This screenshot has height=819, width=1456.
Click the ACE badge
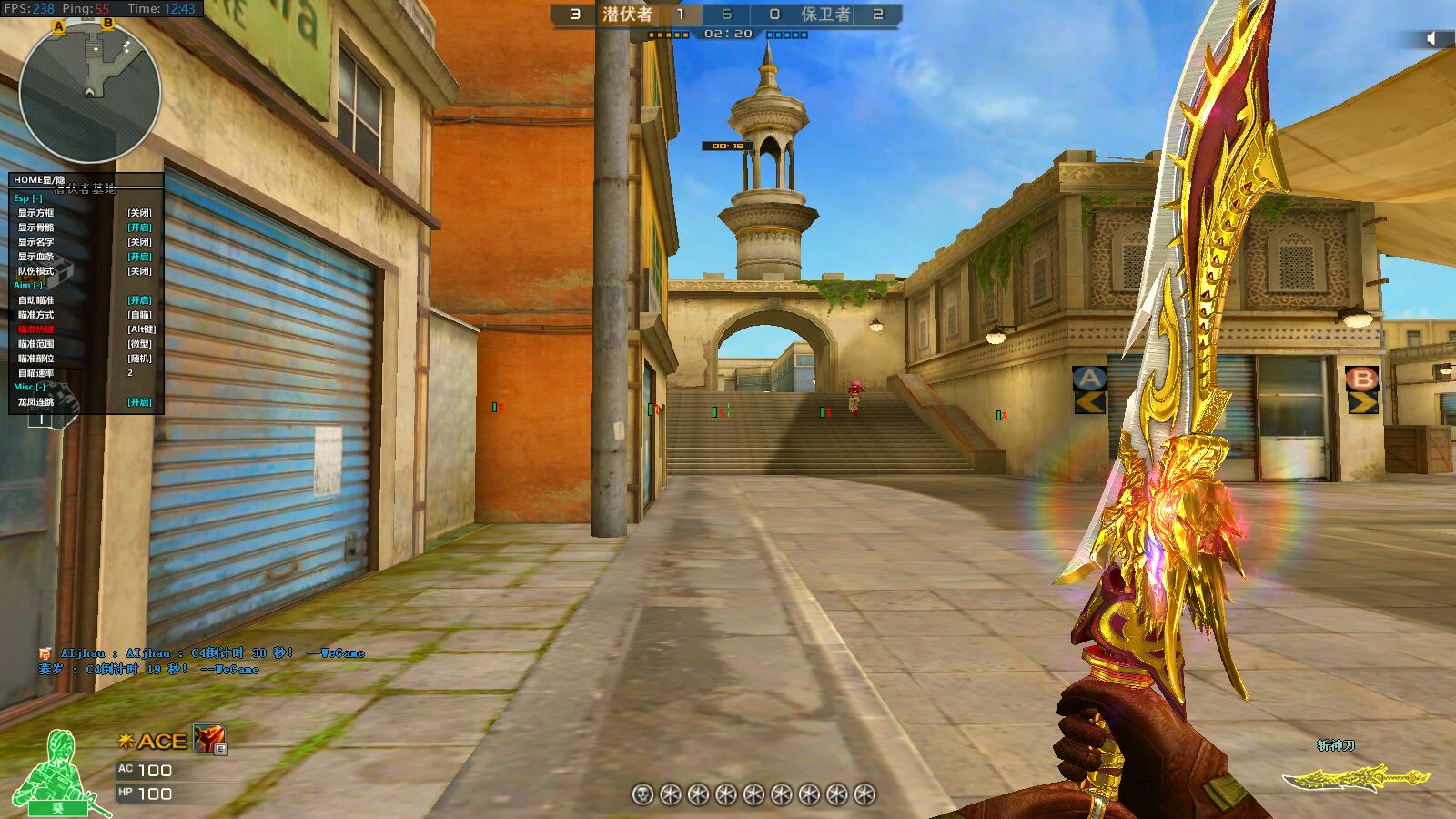[154, 741]
